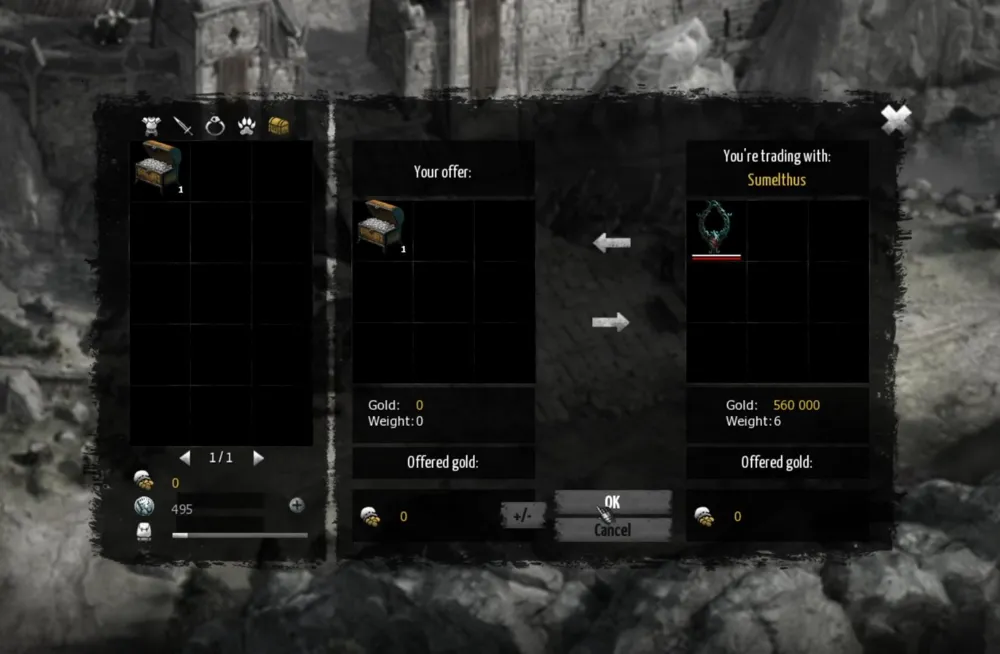1000x654 pixels.
Task: Select the paw print inventory tab
Action: point(246,126)
